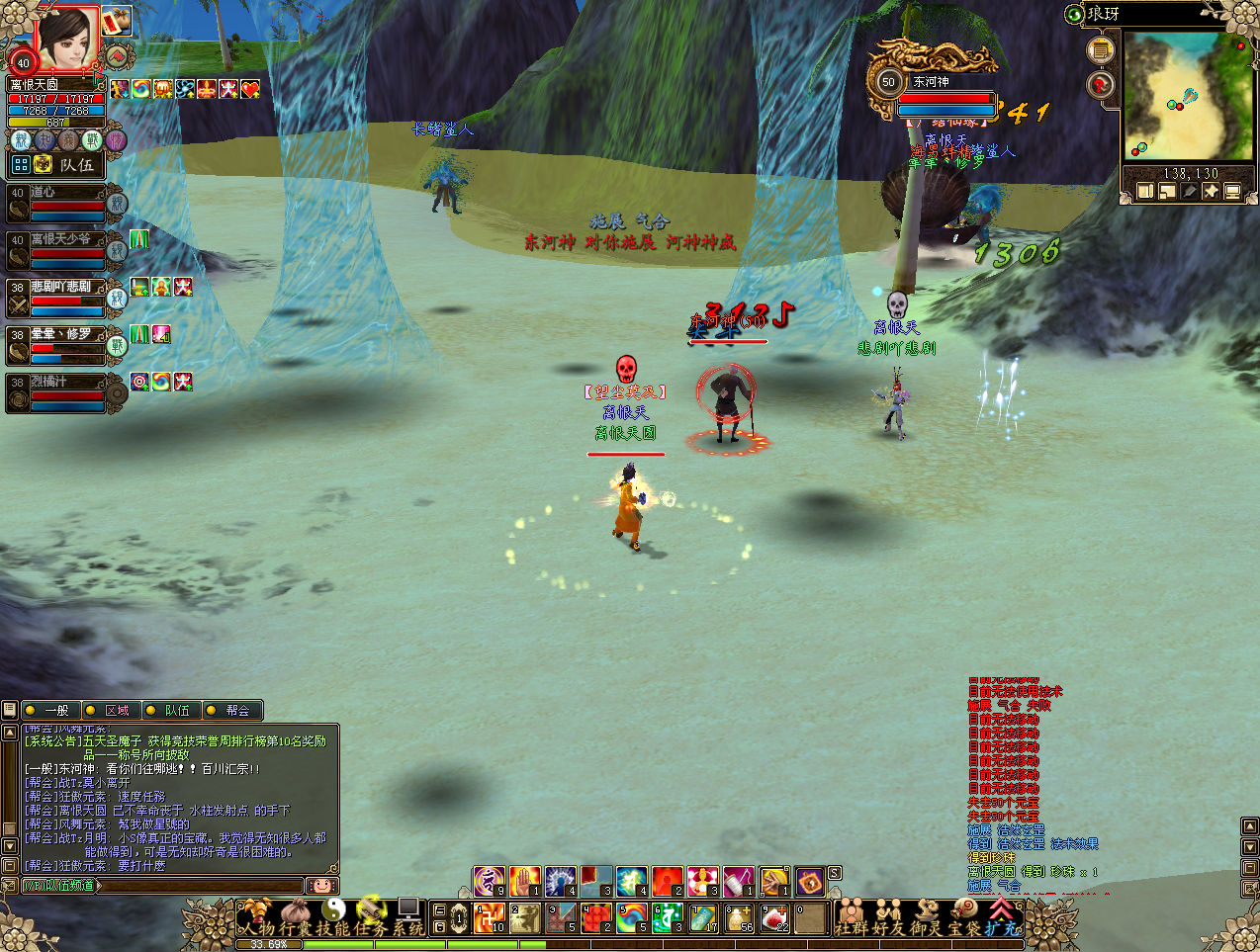This screenshot has height=952, width=1260.
Task: Click the pushpin button under the minimap
Action: [x=1211, y=191]
